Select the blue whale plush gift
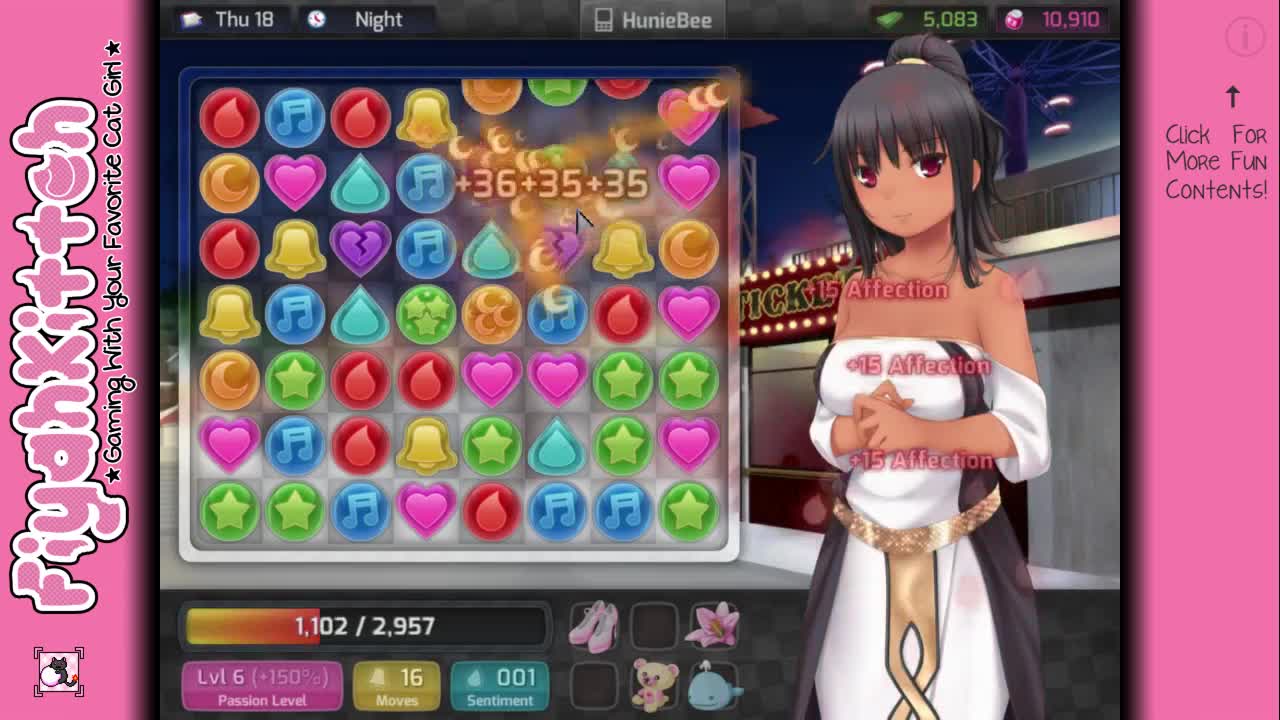Screen dimensions: 1280x720 [713, 685]
